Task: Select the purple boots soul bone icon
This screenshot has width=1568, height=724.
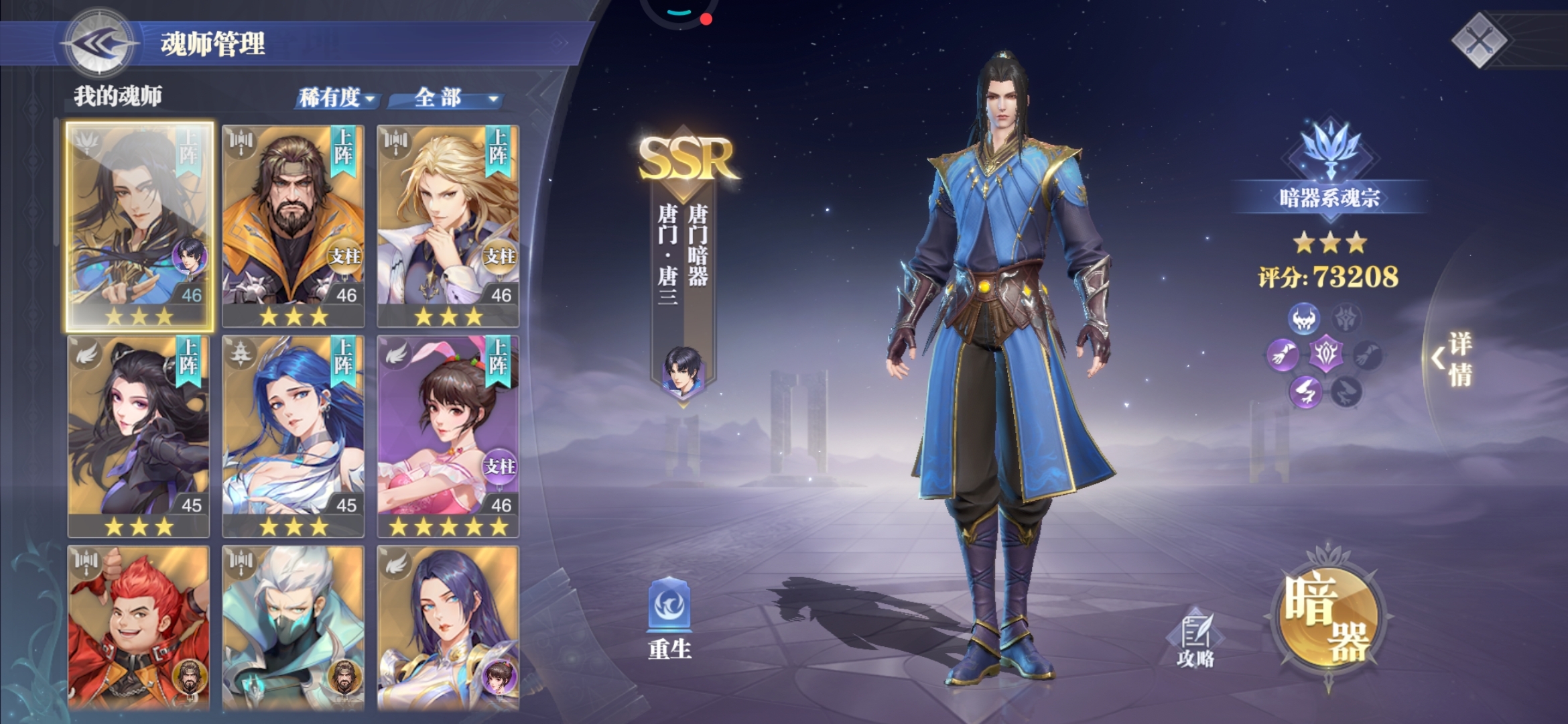Action: (x=1305, y=390)
